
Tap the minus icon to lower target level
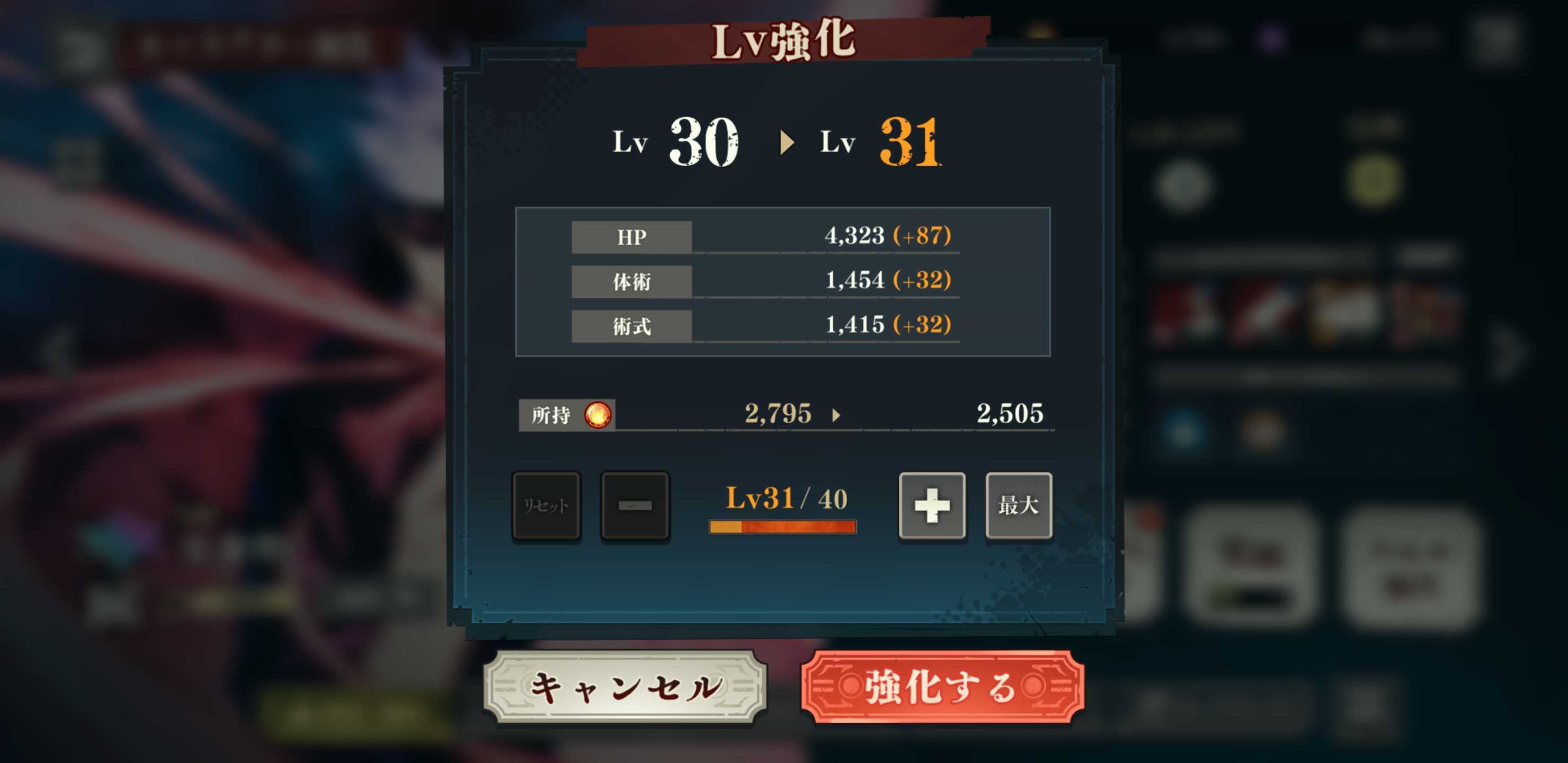click(x=635, y=505)
